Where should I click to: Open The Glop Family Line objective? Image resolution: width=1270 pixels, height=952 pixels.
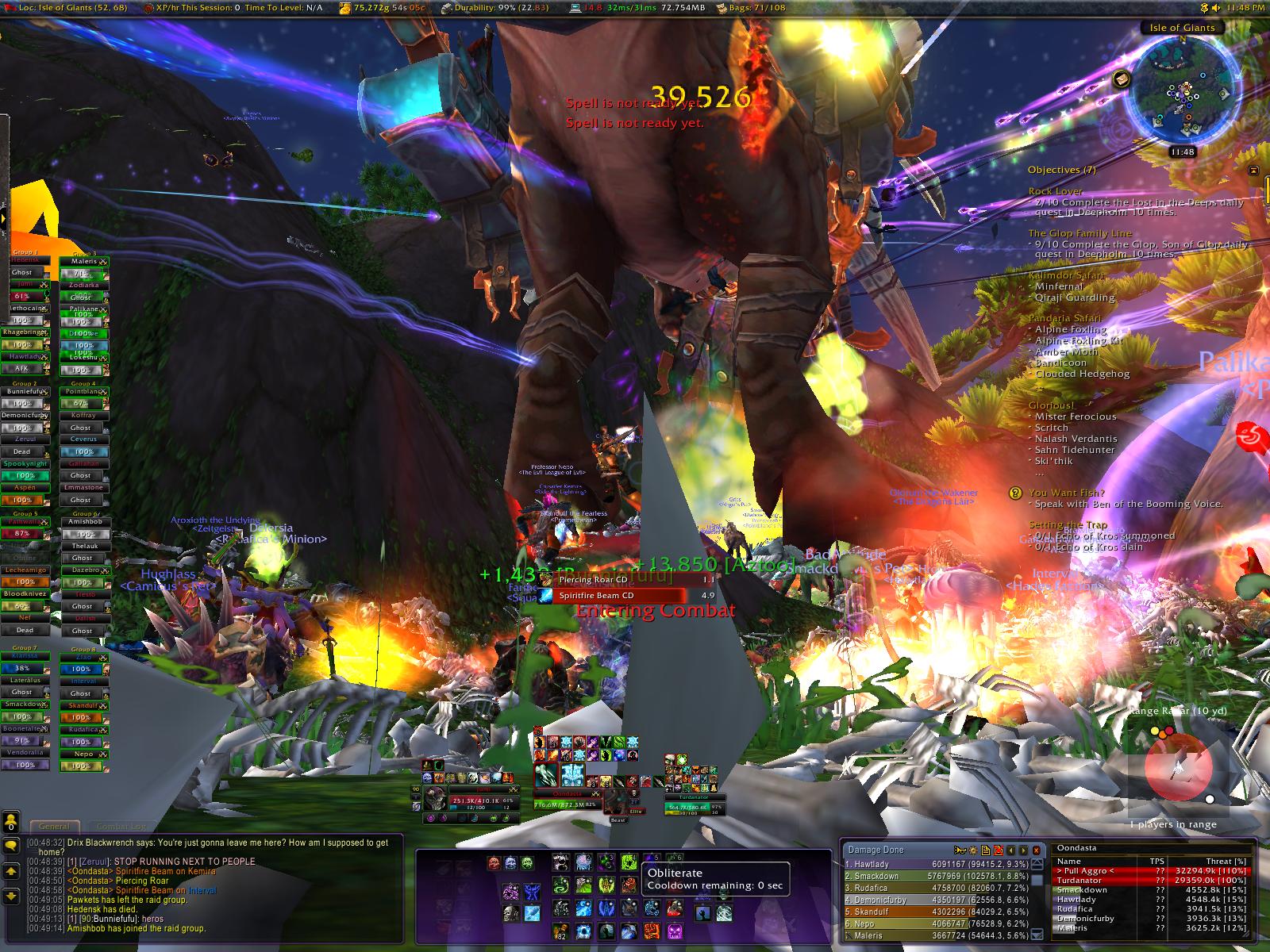(1079, 233)
